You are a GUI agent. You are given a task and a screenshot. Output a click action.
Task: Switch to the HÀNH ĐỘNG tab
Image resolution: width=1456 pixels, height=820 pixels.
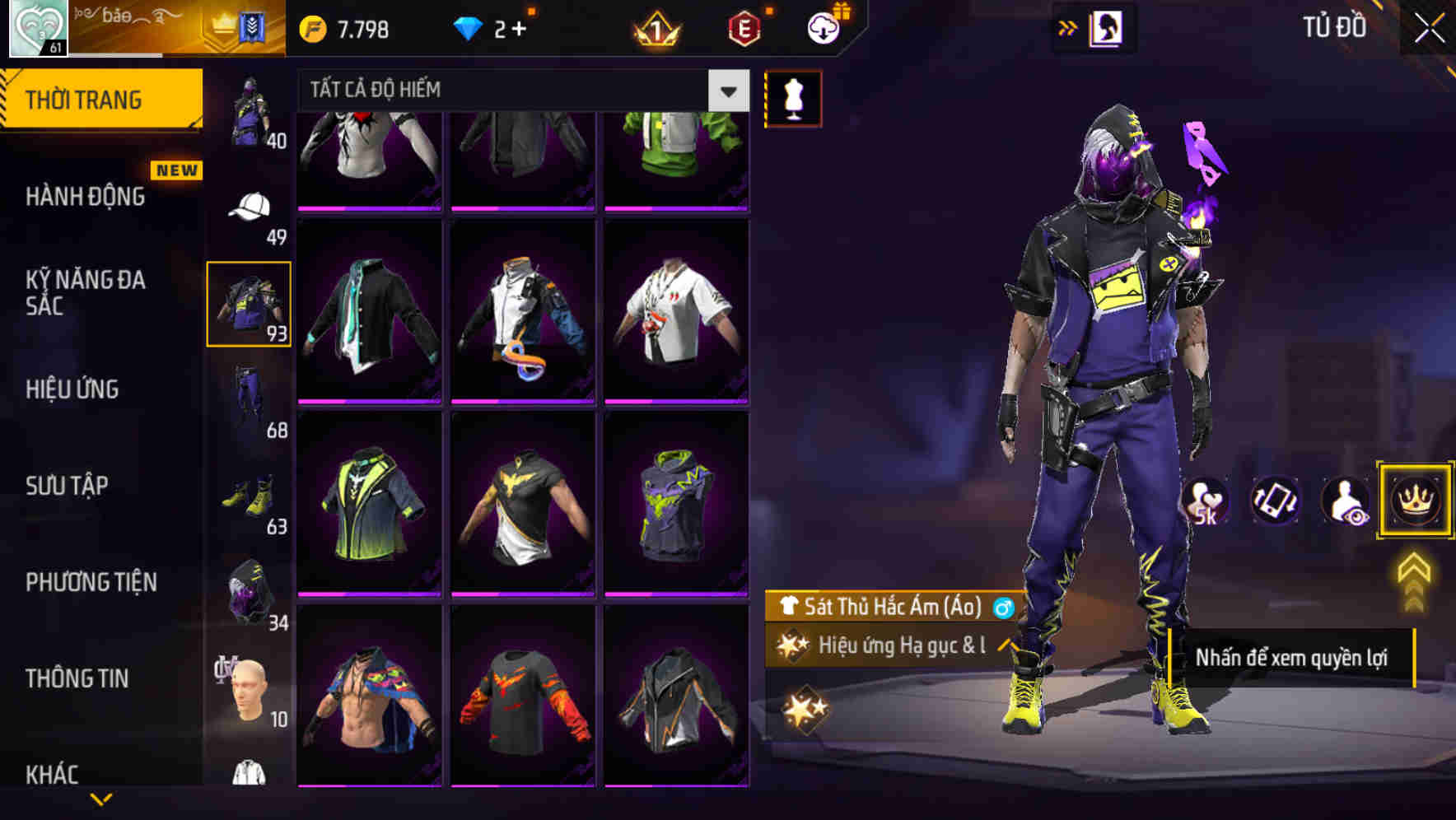pos(83,196)
